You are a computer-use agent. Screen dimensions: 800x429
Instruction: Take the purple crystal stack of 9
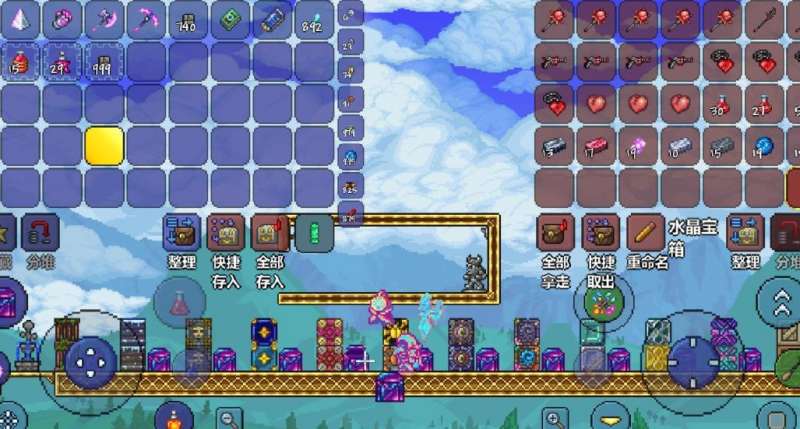[639, 146]
